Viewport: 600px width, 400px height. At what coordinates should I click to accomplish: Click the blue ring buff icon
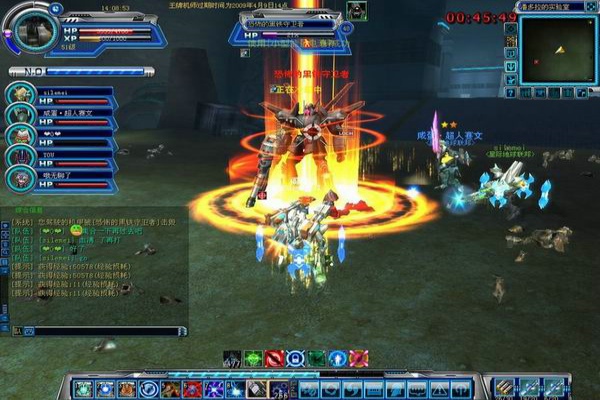[296, 358]
